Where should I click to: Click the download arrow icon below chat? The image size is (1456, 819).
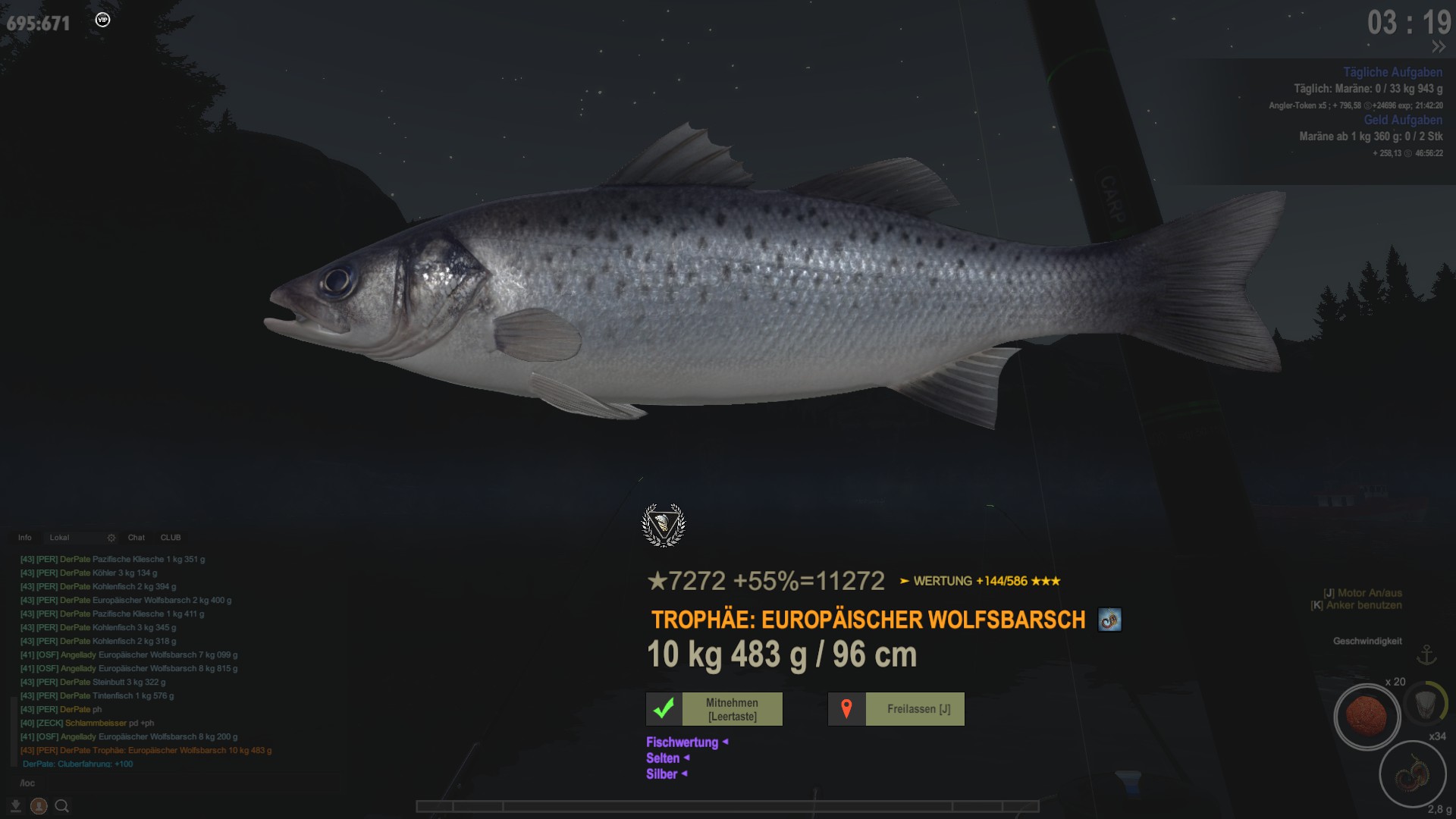15,806
